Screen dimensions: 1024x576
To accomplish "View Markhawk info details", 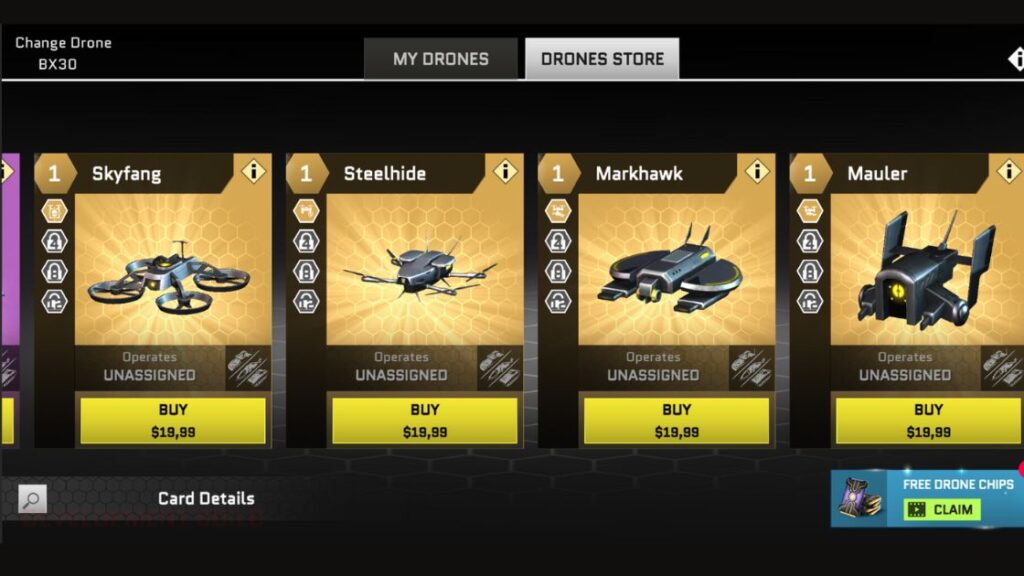I will pos(758,171).
